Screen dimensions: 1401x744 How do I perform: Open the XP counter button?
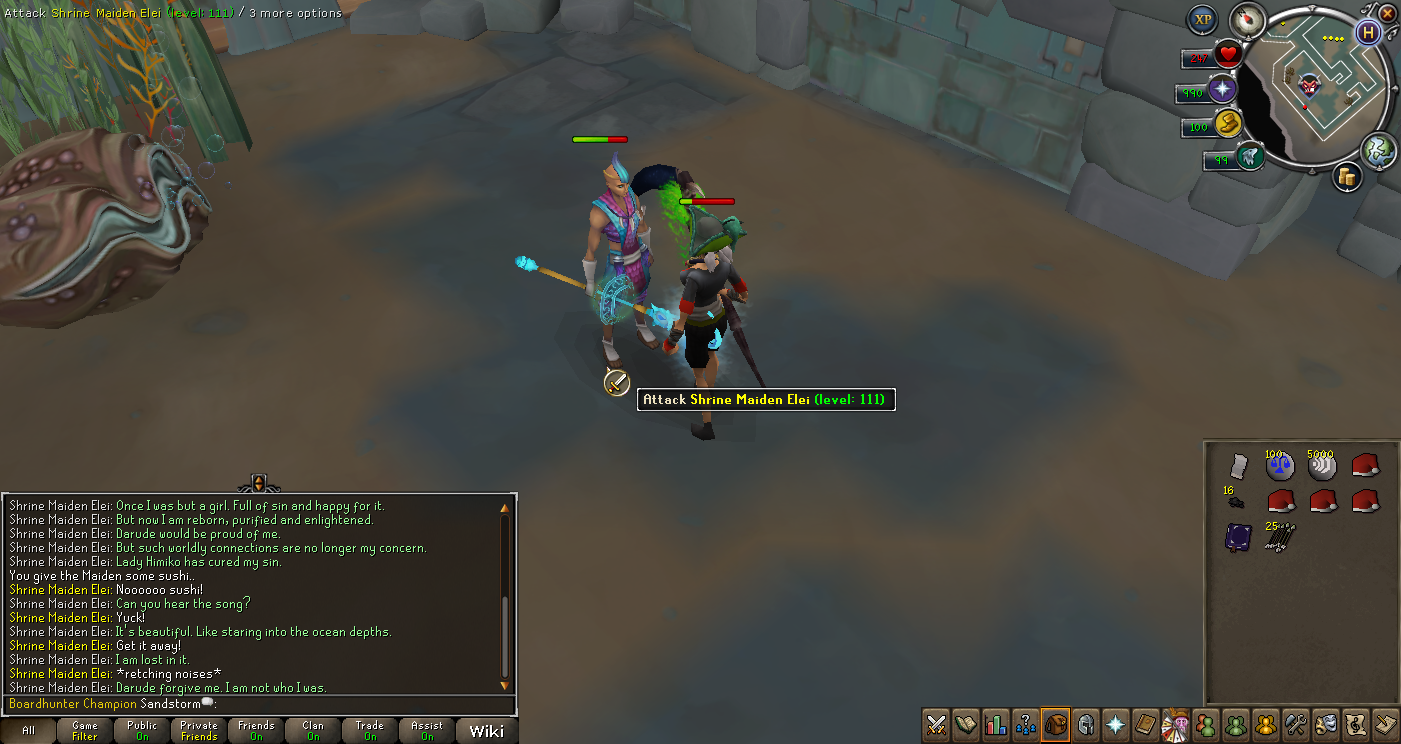tap(1203, 20)
